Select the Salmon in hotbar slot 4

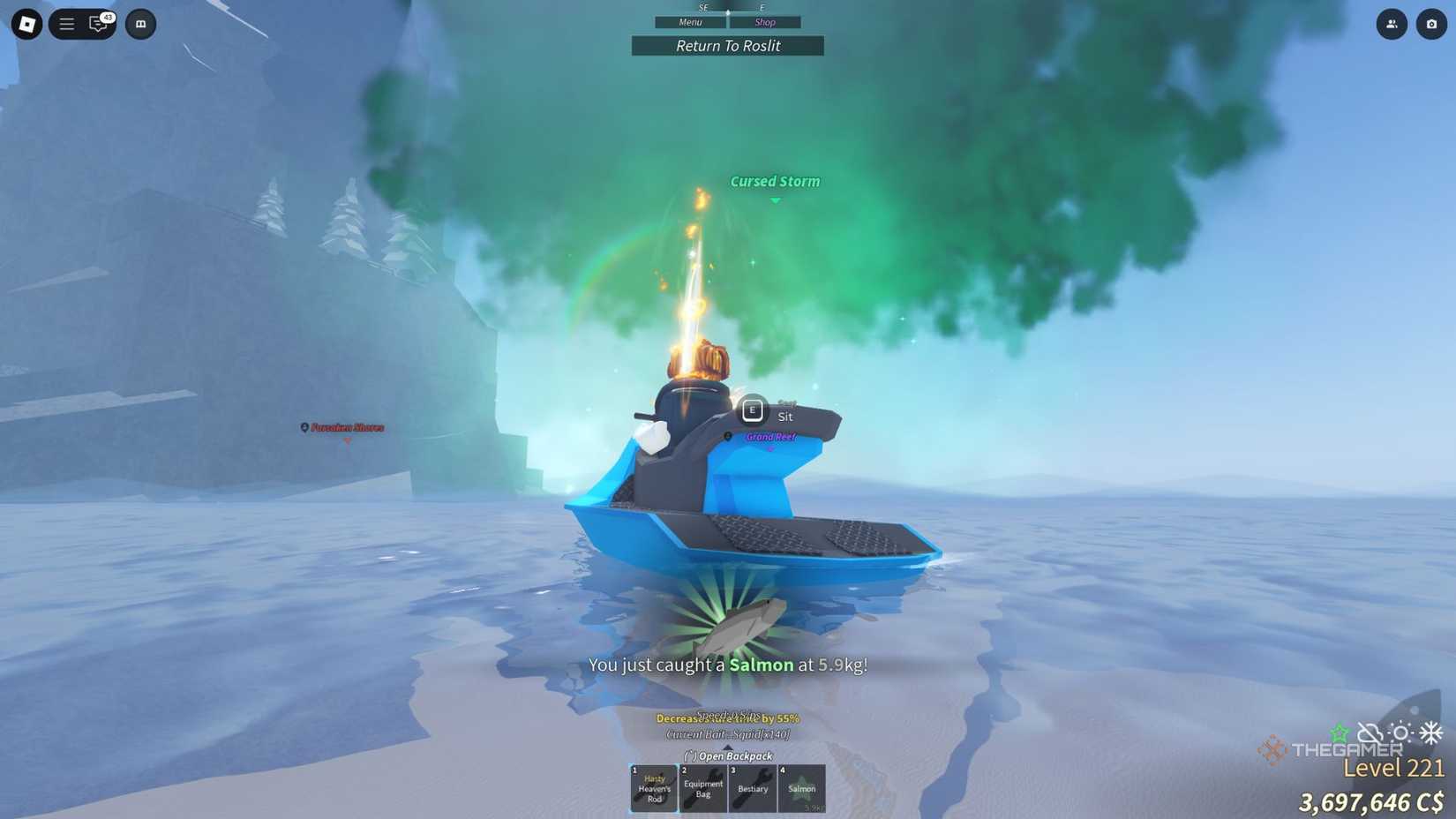tap(802, 788)
